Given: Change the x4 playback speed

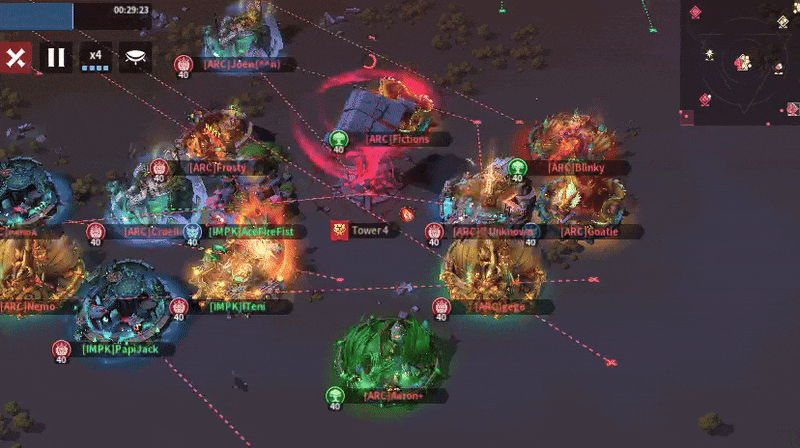Looking at the screenshot, I should point(95,57).
